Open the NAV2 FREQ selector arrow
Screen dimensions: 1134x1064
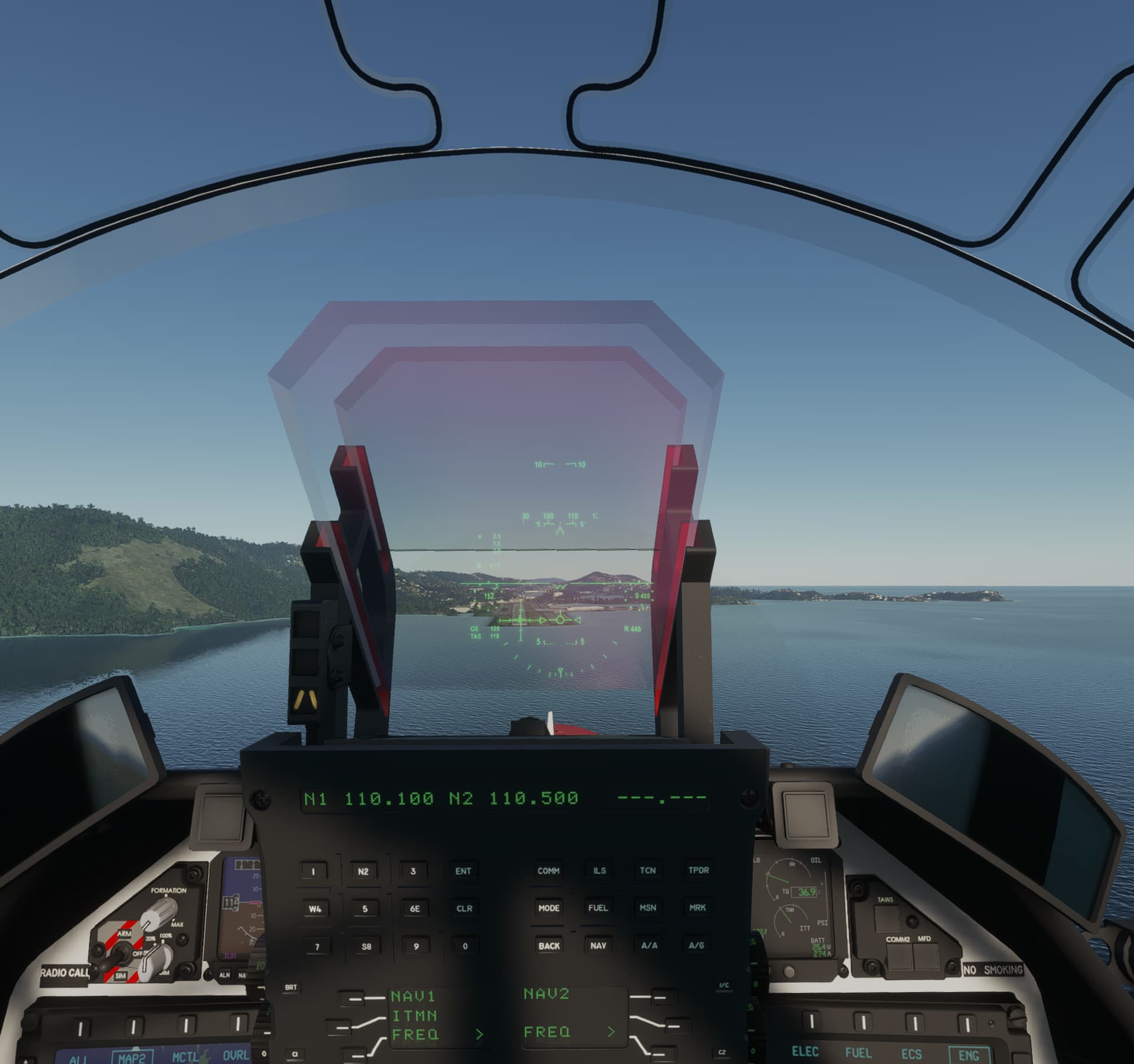coord(612,1031)
